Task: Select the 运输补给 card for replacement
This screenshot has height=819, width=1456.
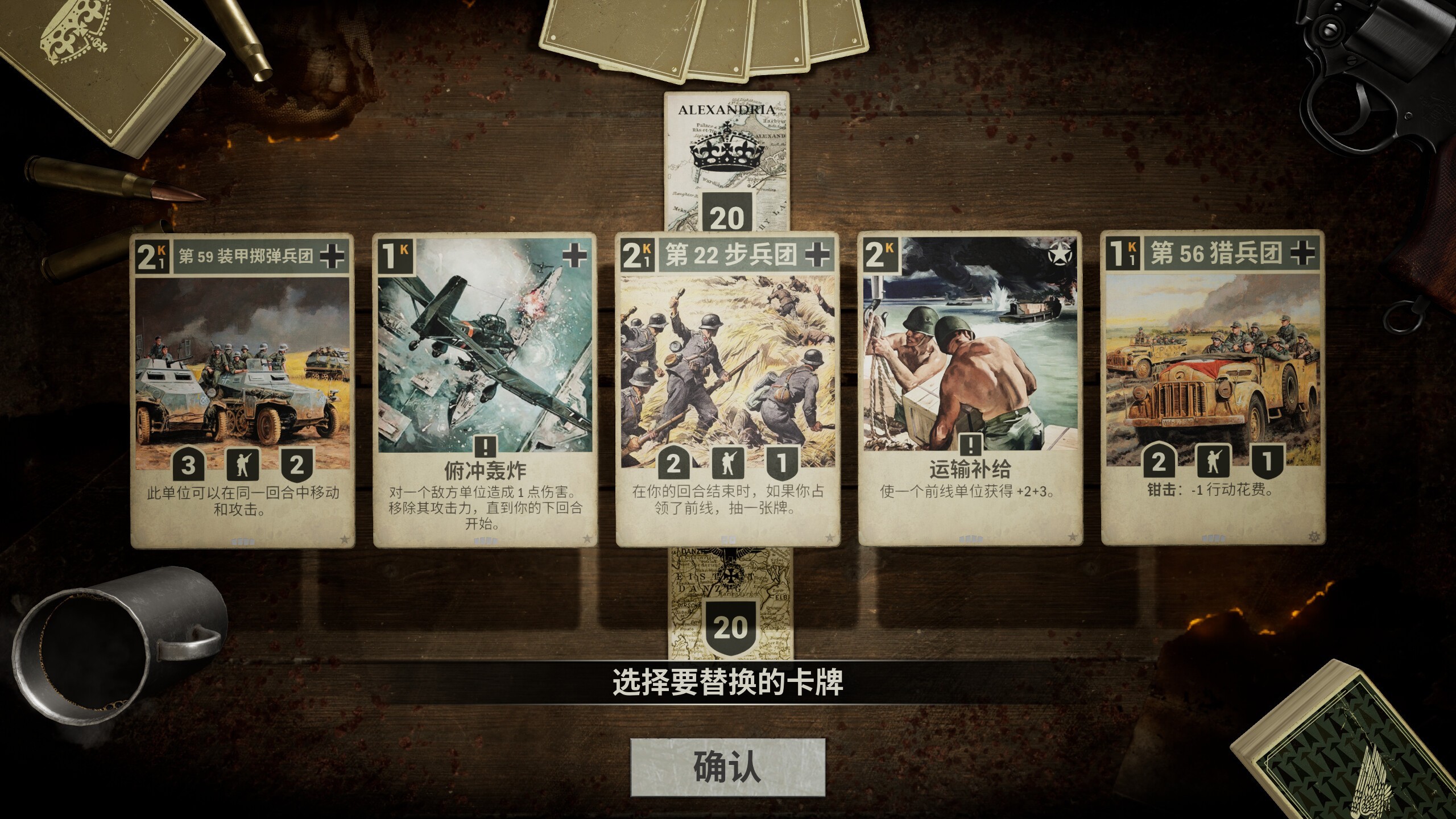Action: coord(969,370)
